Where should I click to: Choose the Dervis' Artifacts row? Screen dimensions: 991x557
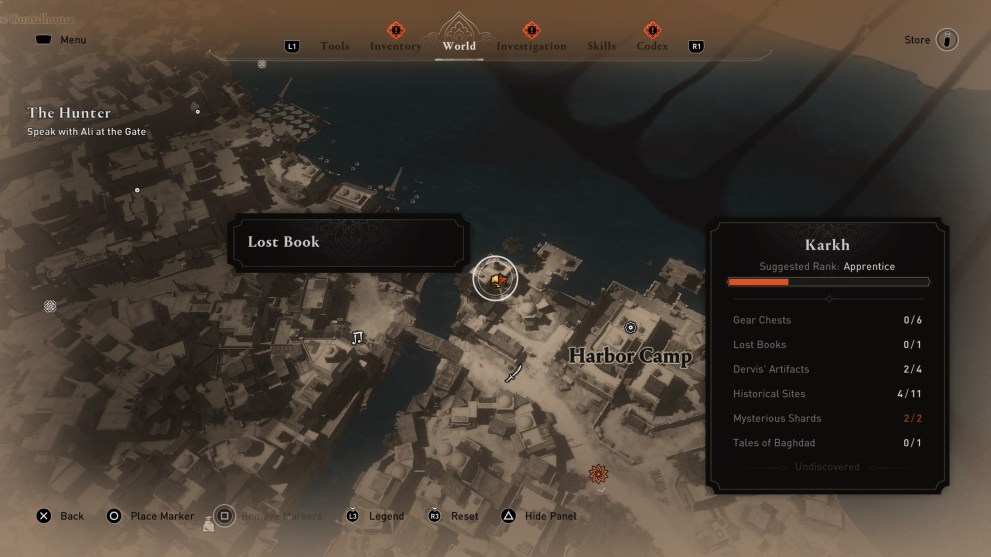[828, 369]
